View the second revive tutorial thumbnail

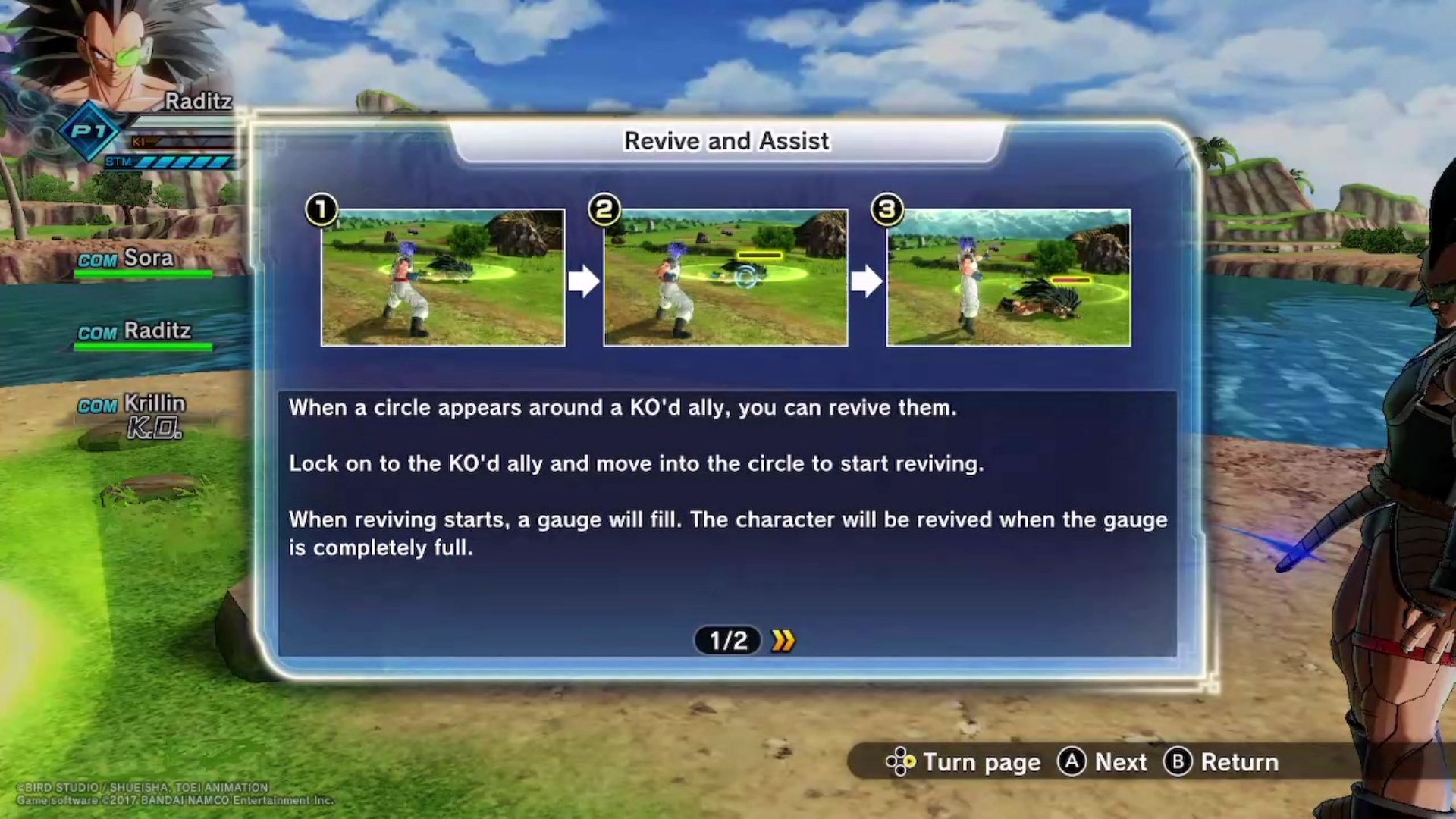pyautogui.click(x=726, y=278)
